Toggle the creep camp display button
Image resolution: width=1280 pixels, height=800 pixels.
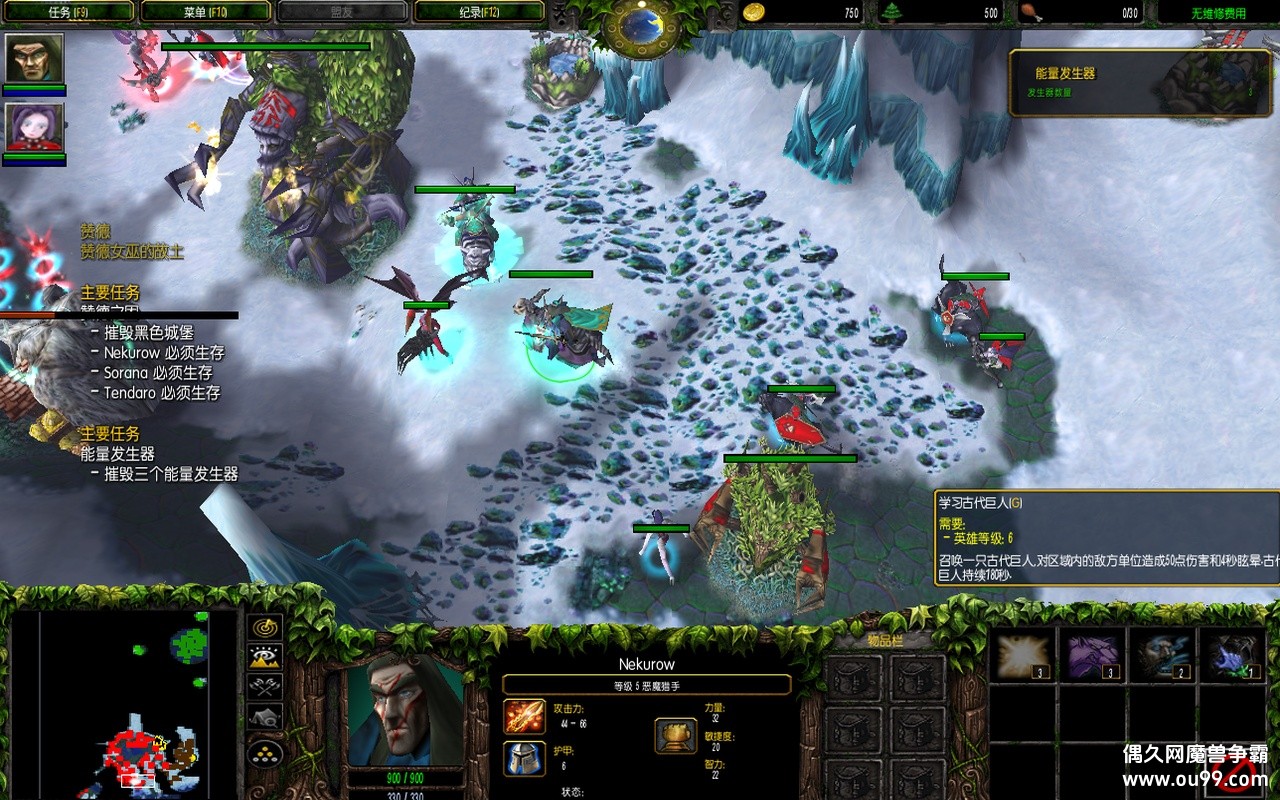pyautogui.click(x=265, y=716)
